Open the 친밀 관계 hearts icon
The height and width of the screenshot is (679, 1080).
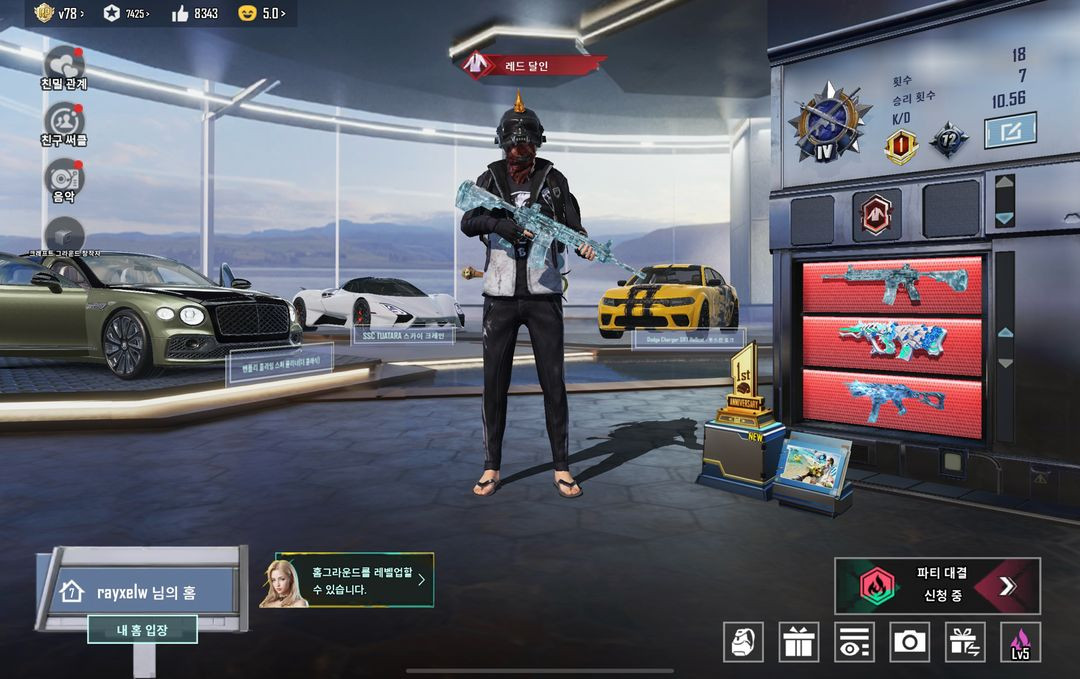64,64
